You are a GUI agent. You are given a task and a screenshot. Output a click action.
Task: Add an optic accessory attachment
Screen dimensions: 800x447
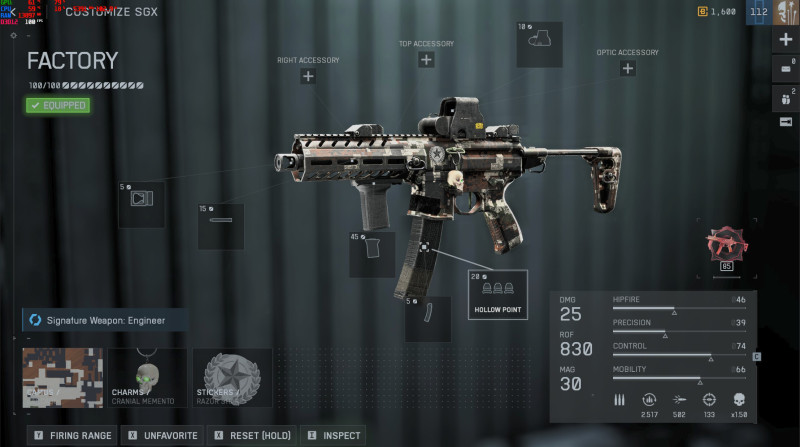[627, 69]
